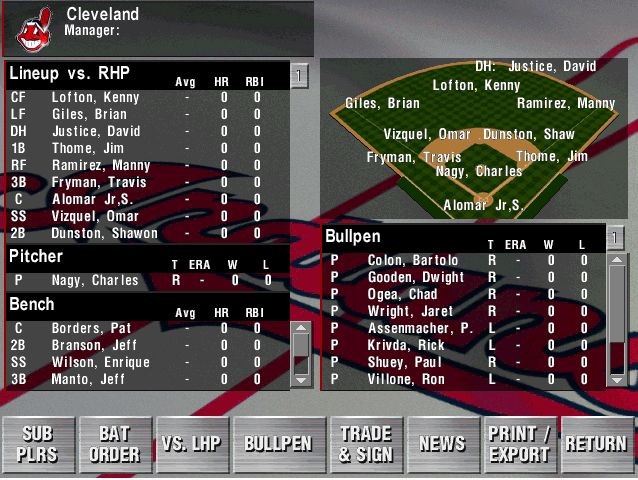Show the News screen
The image size is (638, 480).
[x=442, y=444]
